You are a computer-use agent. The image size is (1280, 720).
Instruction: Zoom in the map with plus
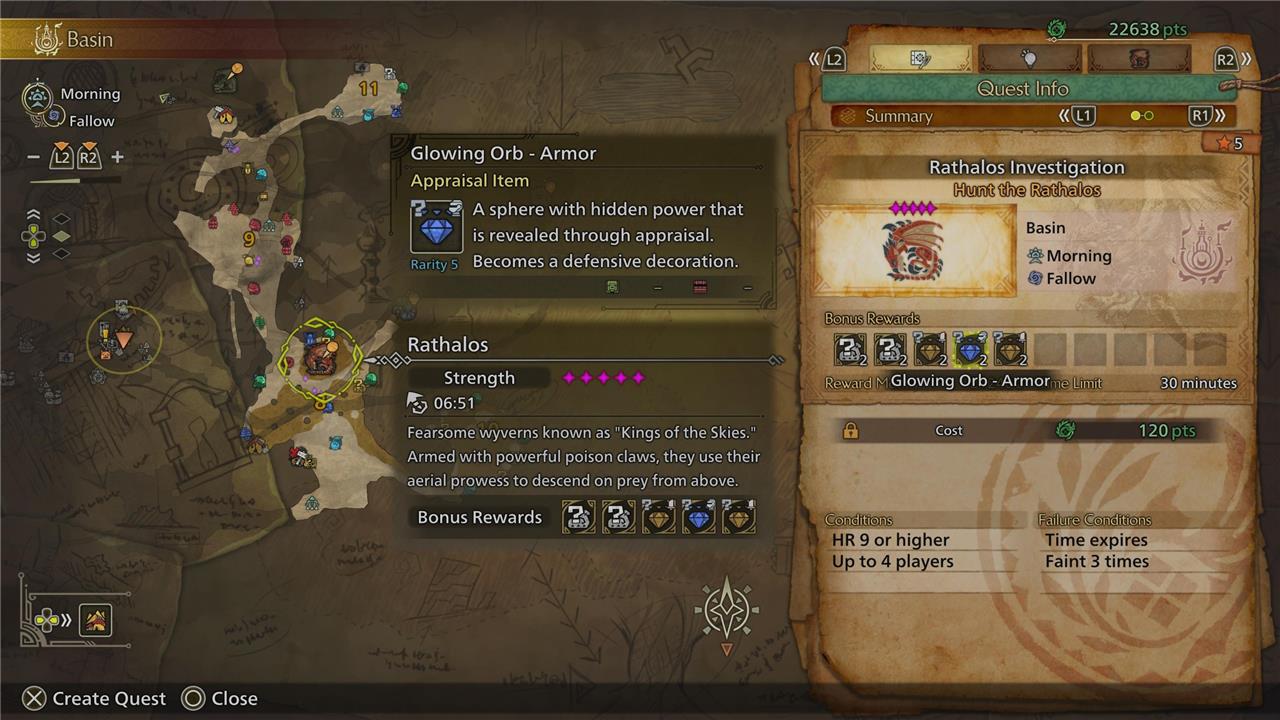point(117,157)
